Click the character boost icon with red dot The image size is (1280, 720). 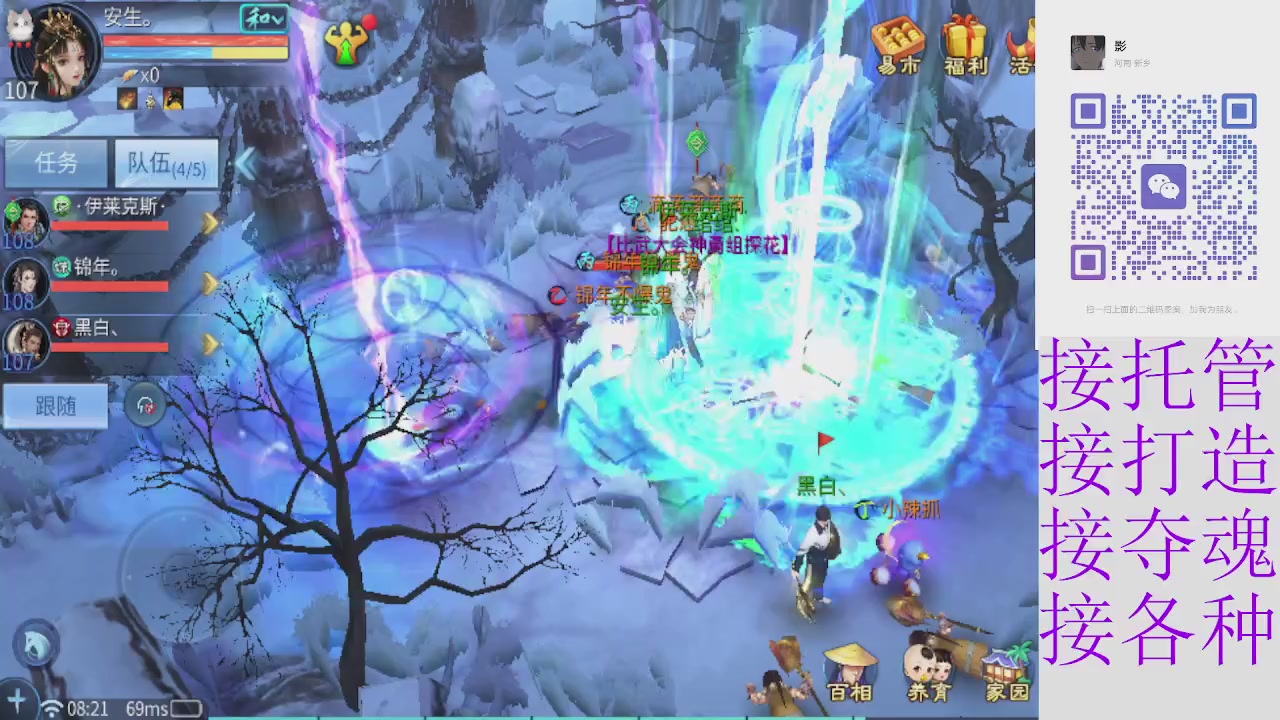tap(348, 42)
